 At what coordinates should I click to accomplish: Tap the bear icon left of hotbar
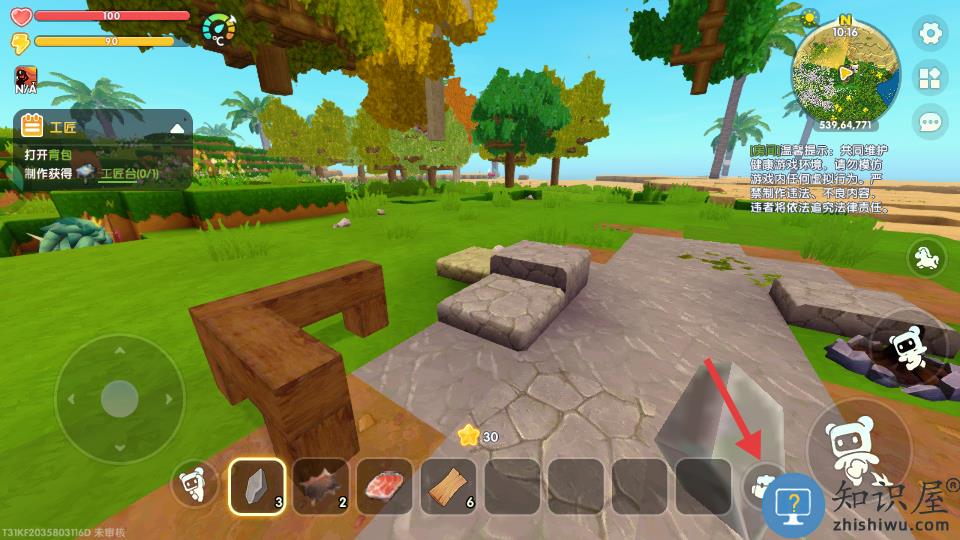click(x=194, y=486)
